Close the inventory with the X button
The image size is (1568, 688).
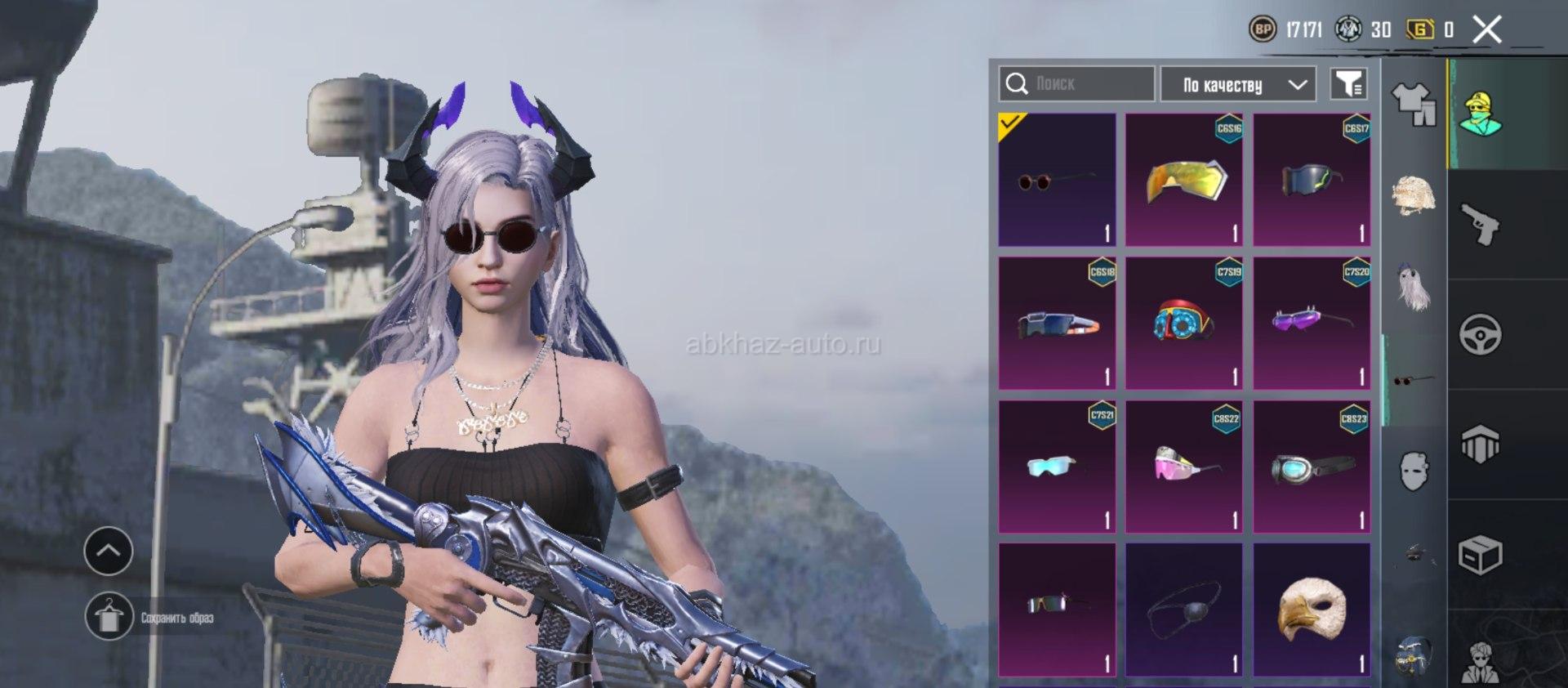coord(1486,30)
